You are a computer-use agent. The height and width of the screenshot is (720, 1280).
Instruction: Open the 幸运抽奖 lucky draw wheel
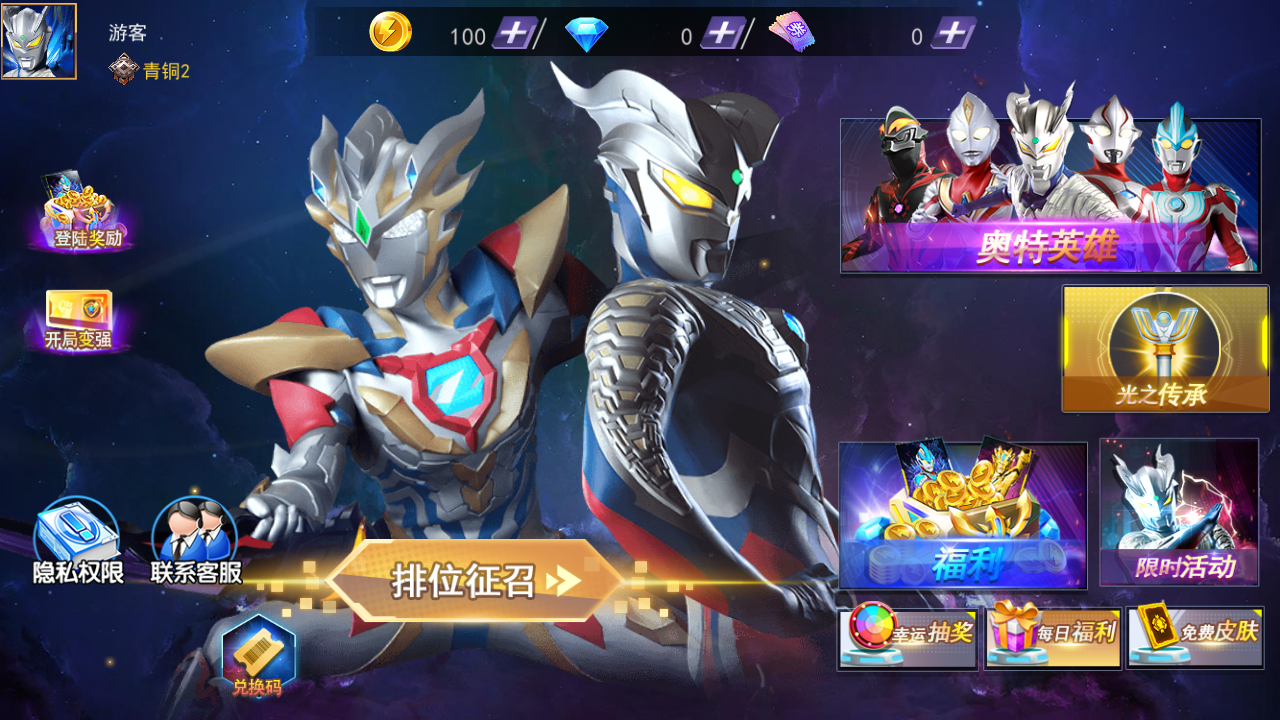click(x=907, y=636)
